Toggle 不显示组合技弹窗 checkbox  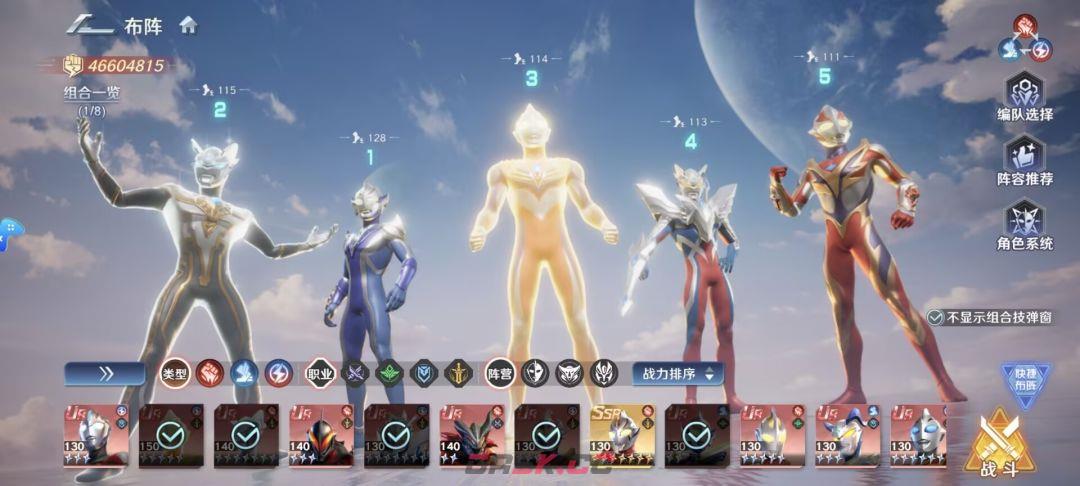click(935, 316)
